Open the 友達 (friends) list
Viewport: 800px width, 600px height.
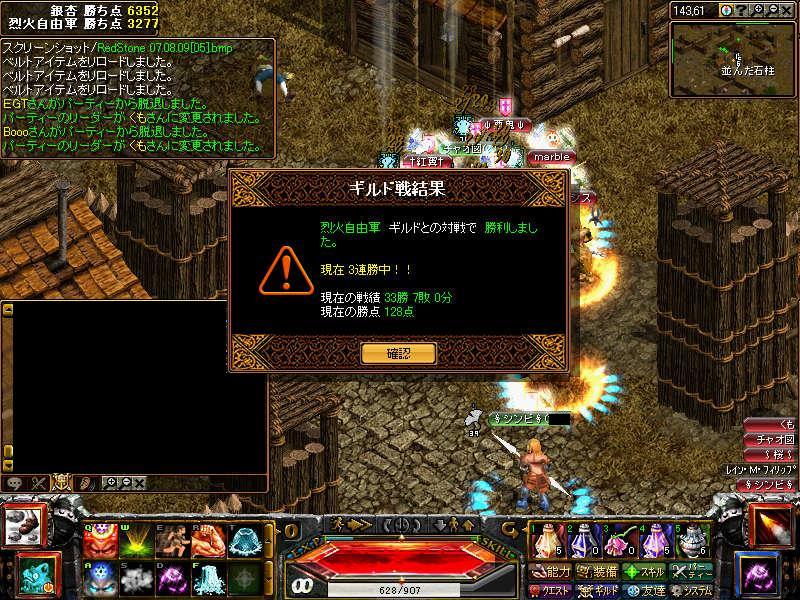tap(645, 591)
